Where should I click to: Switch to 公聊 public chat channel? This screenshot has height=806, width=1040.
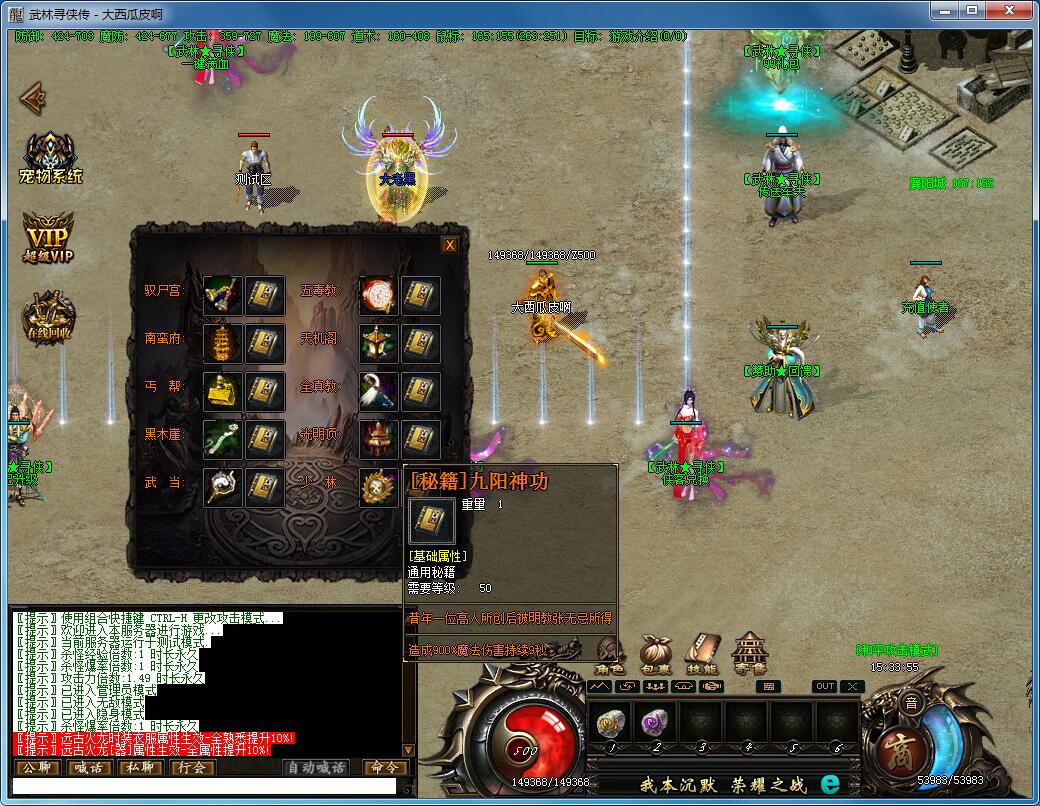[x=37, y=768]
